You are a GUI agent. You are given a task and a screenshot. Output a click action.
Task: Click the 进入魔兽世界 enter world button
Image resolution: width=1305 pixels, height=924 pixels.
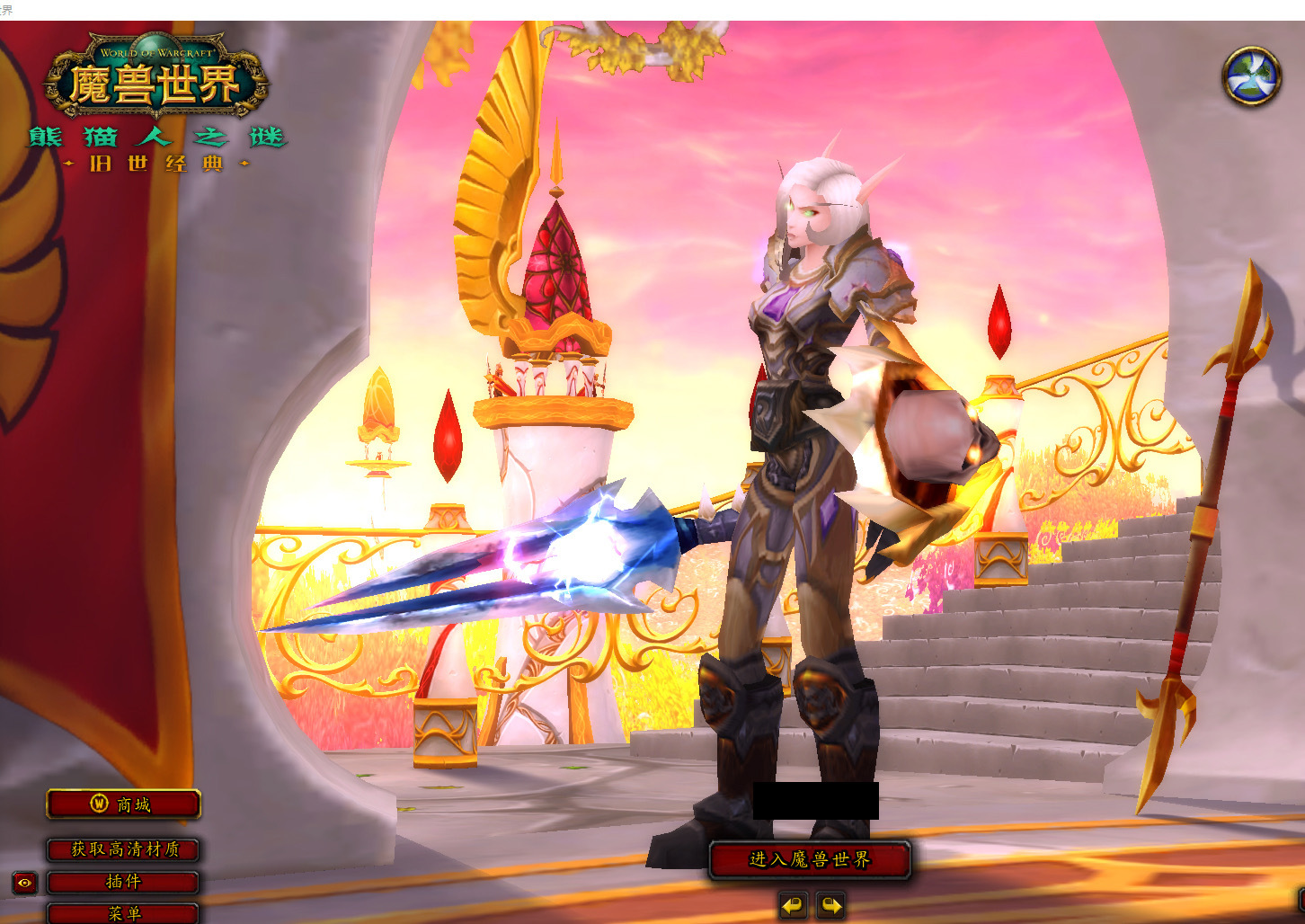click(810, 860)
